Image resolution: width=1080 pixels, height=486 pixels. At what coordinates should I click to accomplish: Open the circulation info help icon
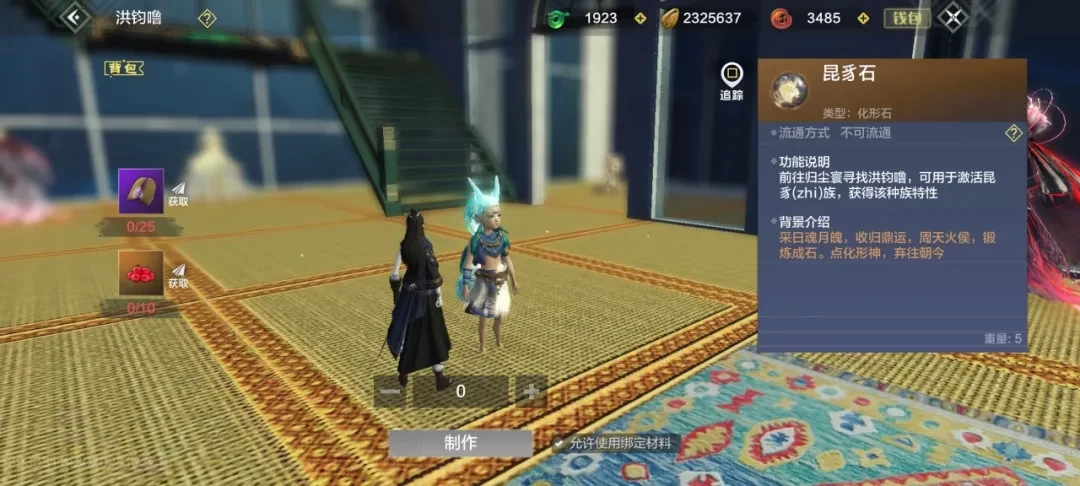(x=1013, y=133)
